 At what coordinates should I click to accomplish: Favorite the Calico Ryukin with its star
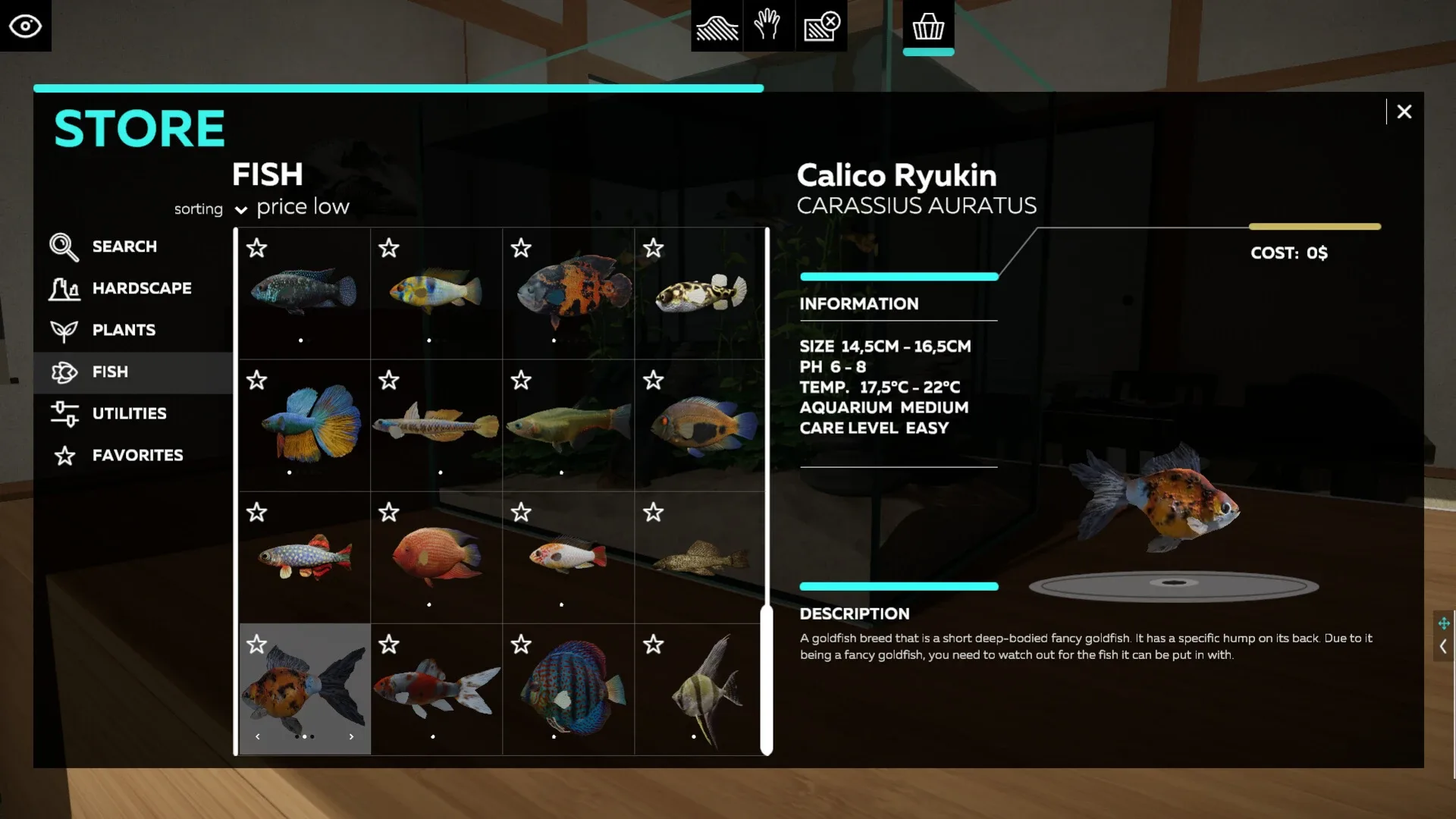257,644
